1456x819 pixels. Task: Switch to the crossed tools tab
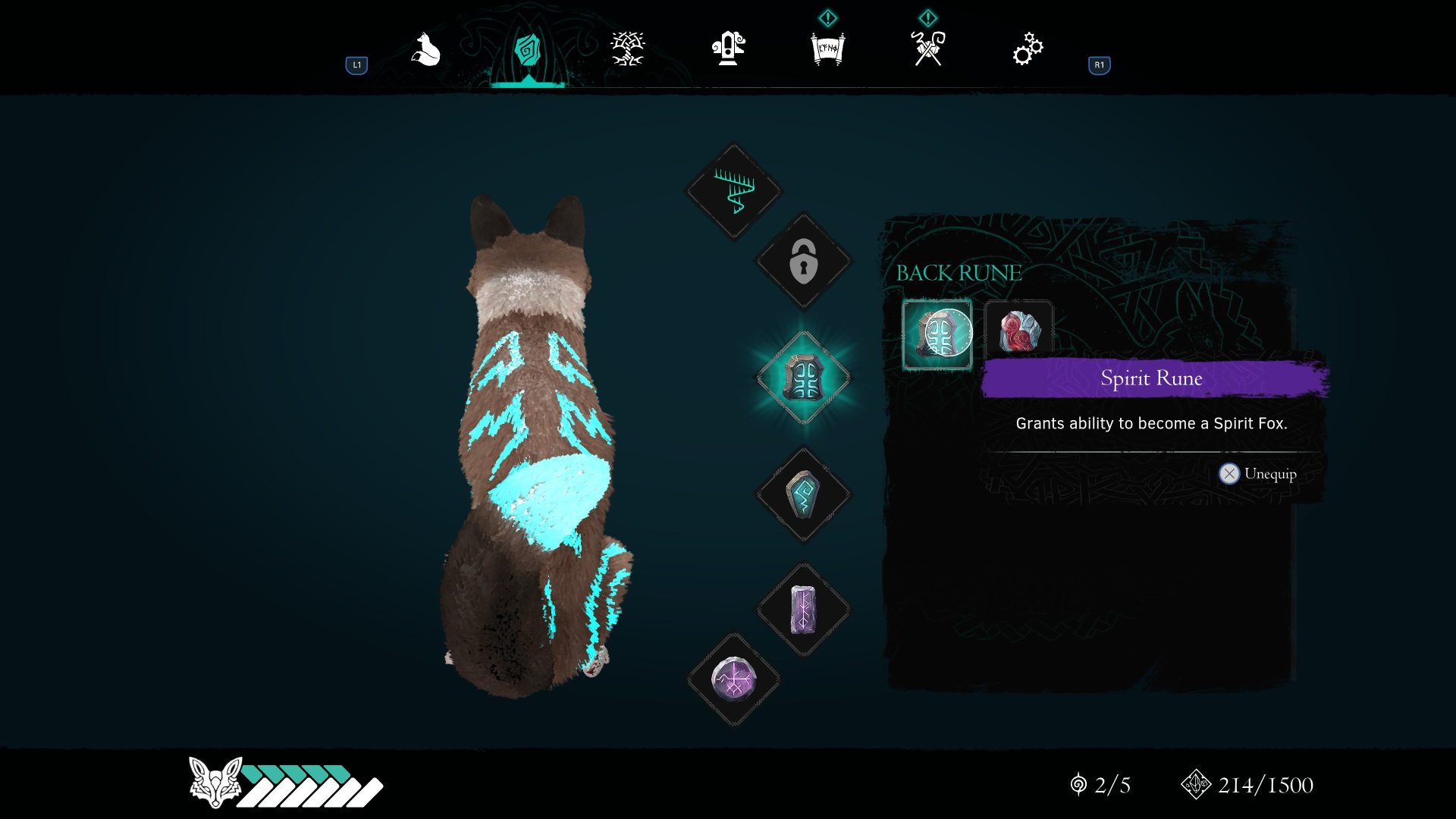tap(928, 49)
